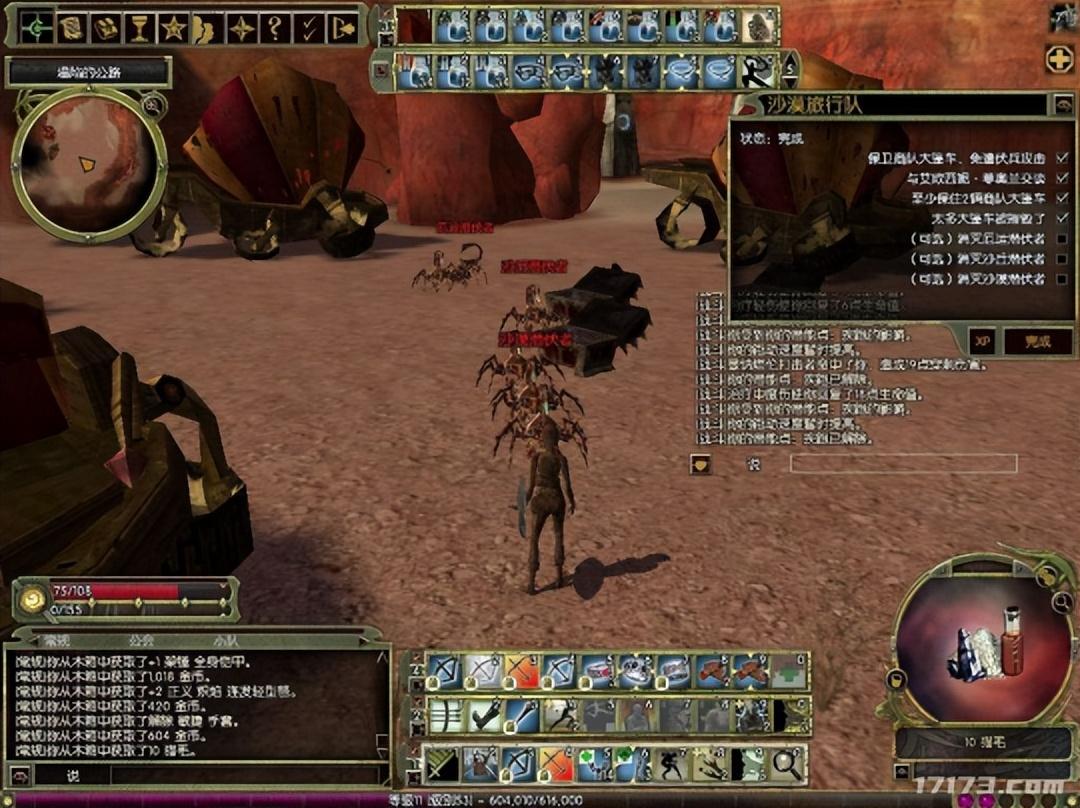Screen dimensions: 1080x808
Task: Click the compass rose icon in top menu
Action: [241, 28]
